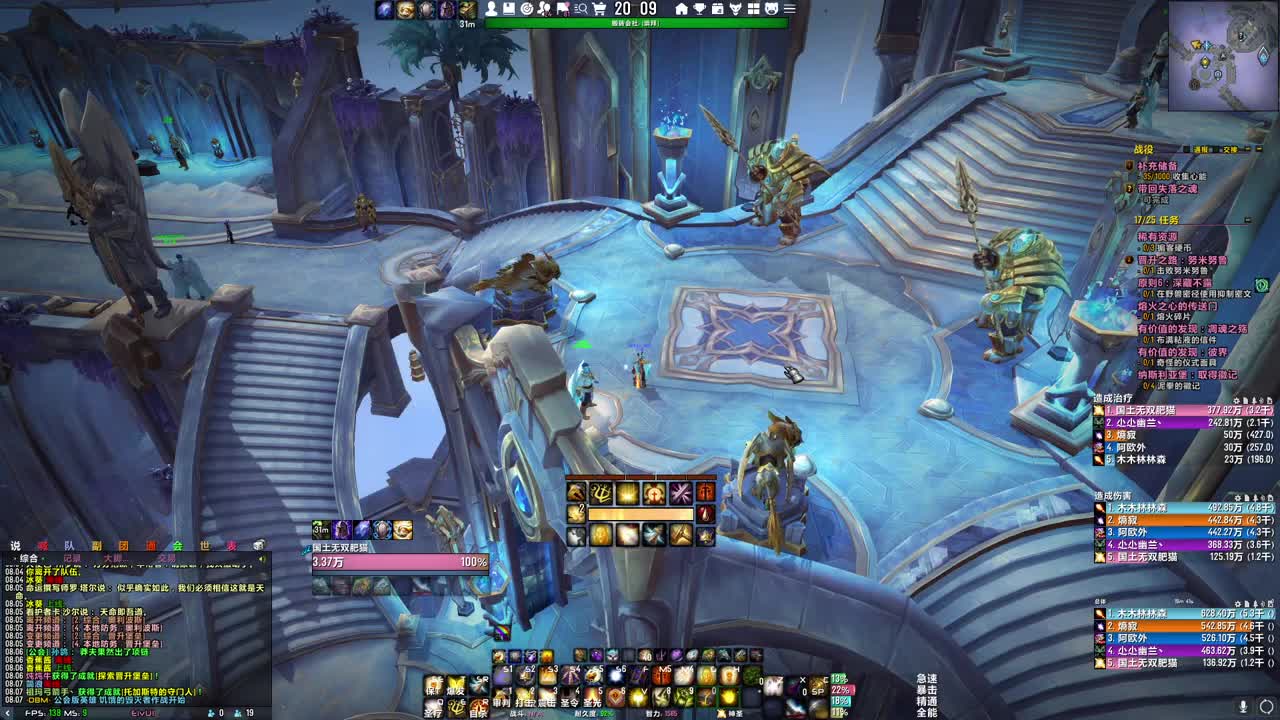1280x720 pixels.
Task: Toggle the quest item for 原则6：深藏不露
Action: click(x=1261, y=286)
